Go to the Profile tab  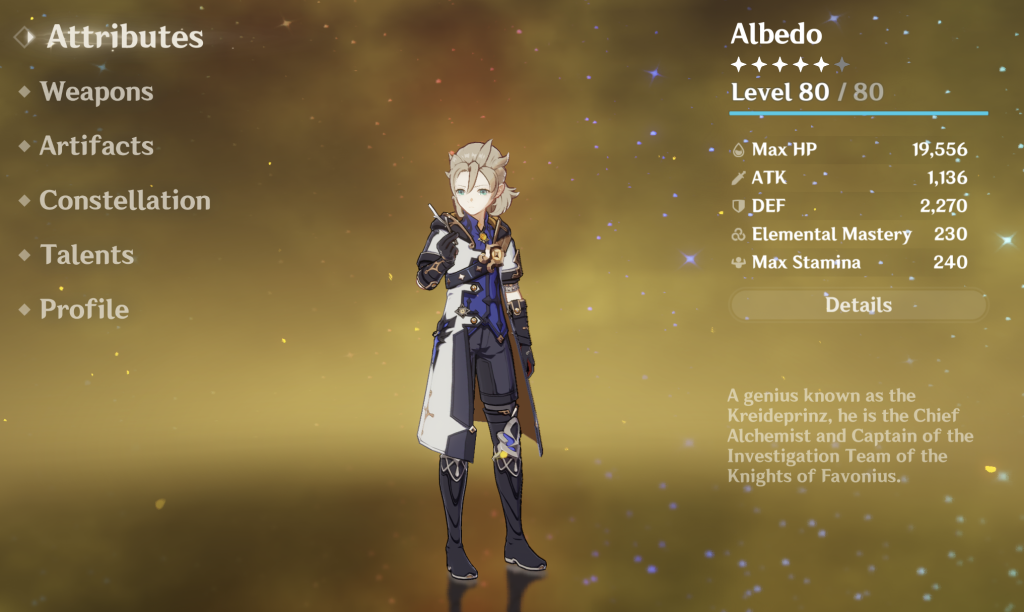click(84, 309)
